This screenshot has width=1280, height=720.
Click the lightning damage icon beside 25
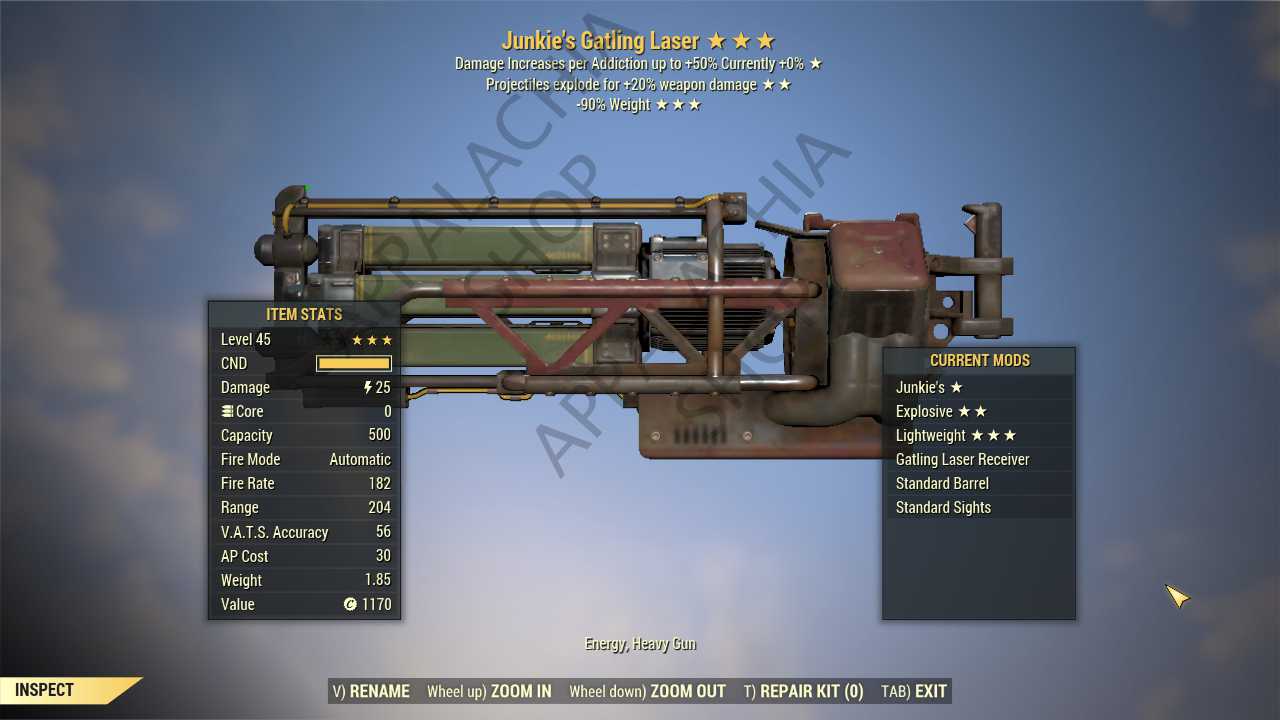[367, 387]
